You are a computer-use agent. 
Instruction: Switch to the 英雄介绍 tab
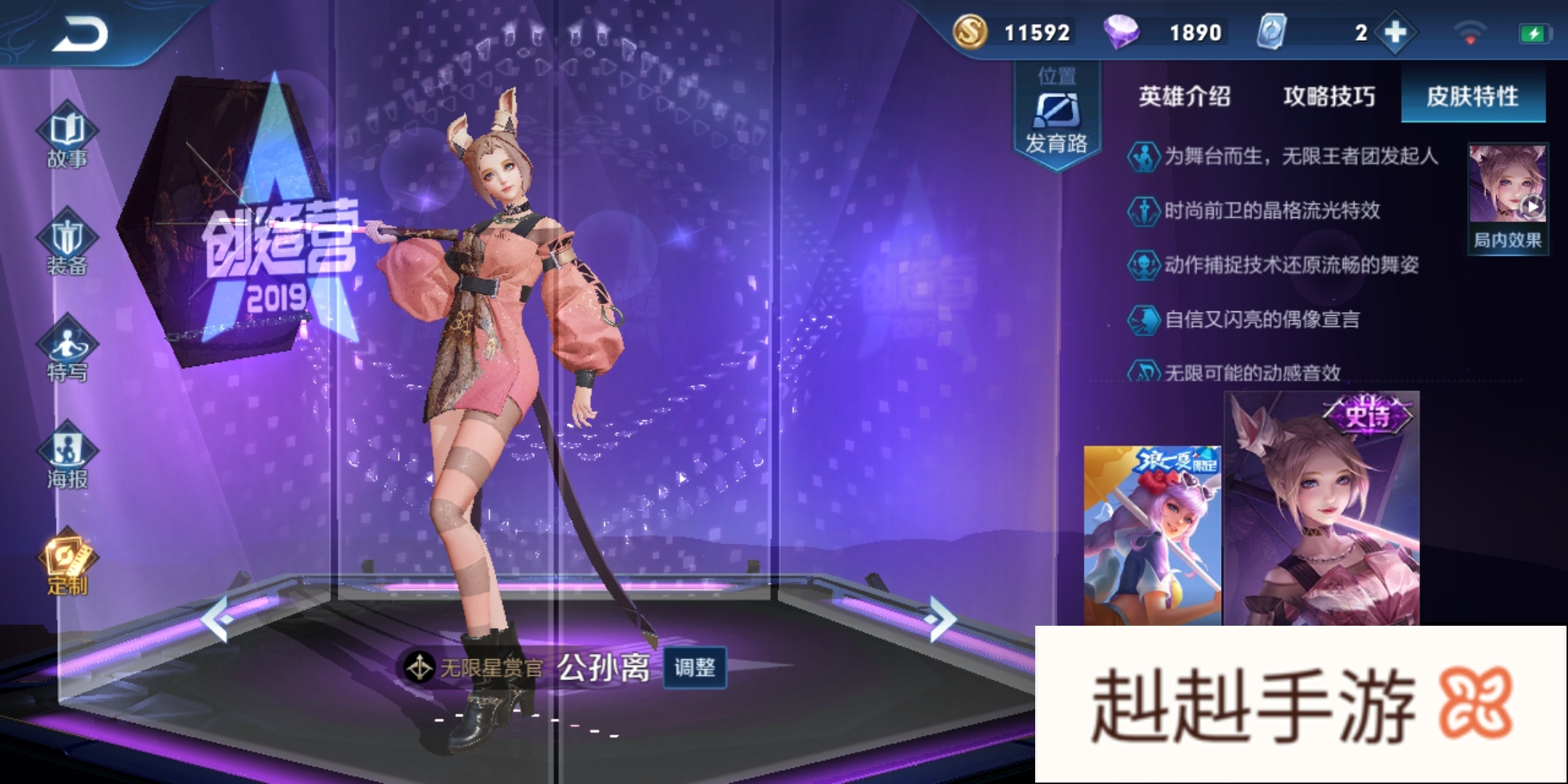point(1184,96)
